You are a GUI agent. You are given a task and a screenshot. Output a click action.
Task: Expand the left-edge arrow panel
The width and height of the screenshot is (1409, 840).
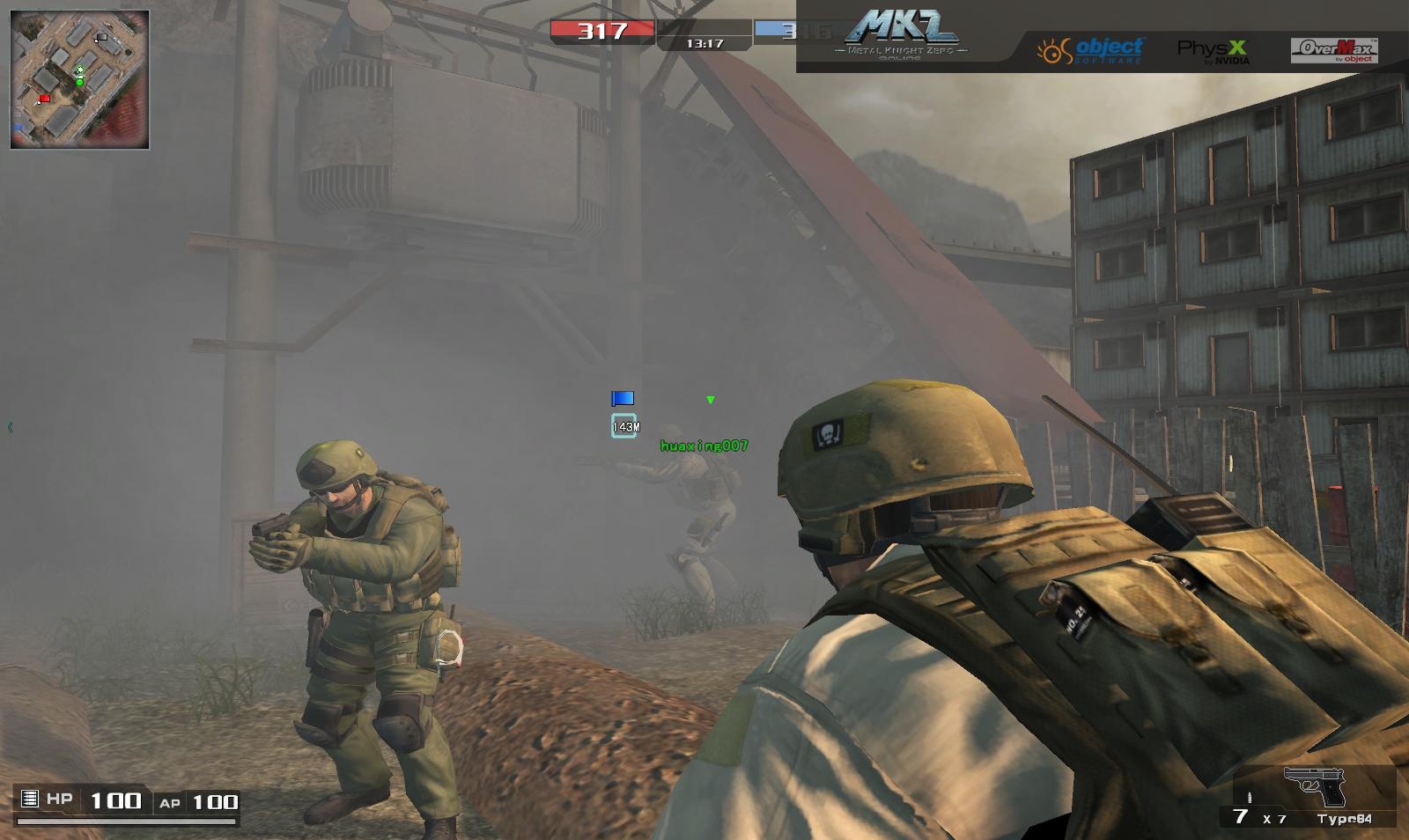(x=10, y=427)
